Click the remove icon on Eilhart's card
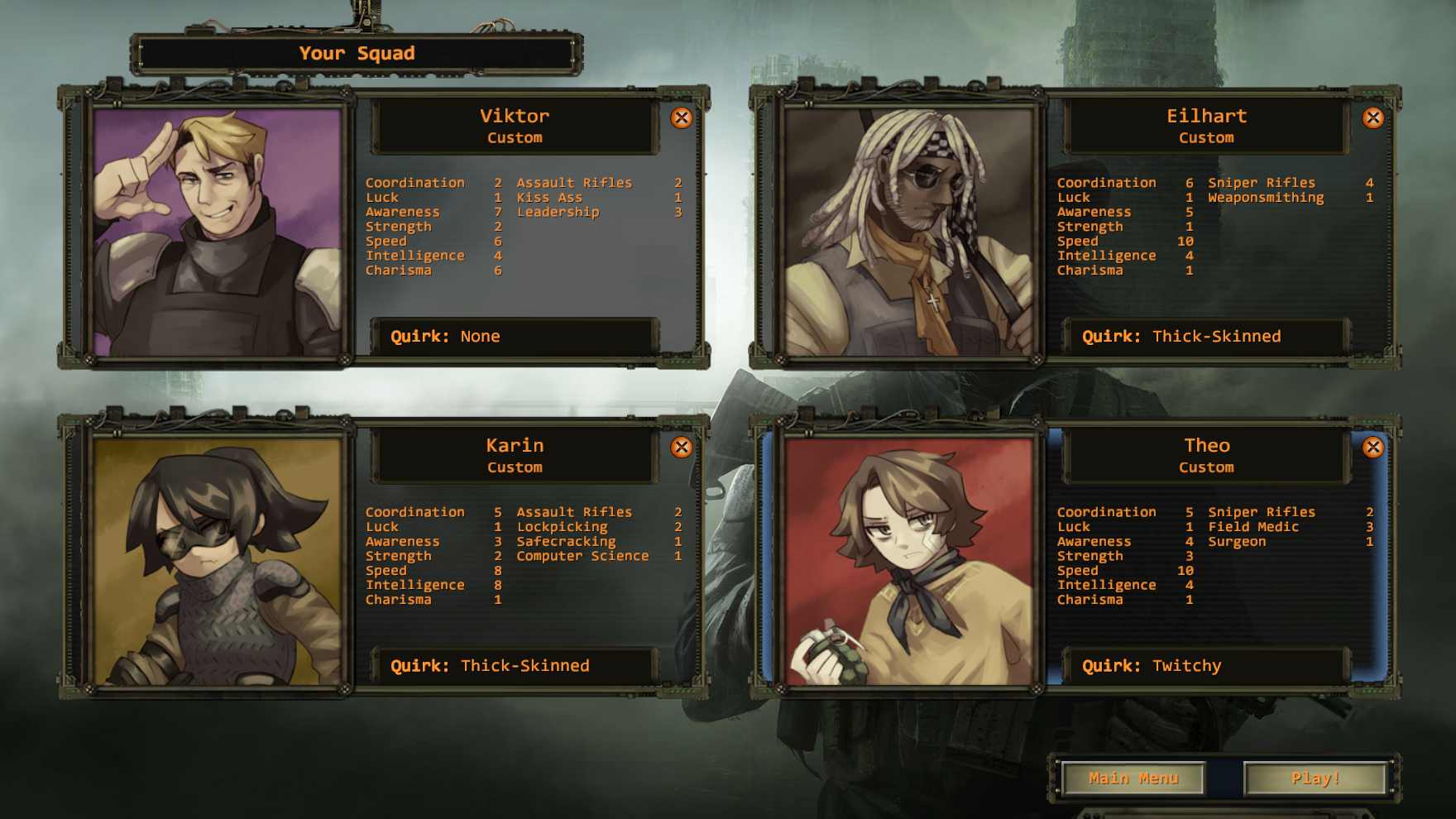The width and height of the screenshot is (1456, 819). click(x=1372, y=117)
